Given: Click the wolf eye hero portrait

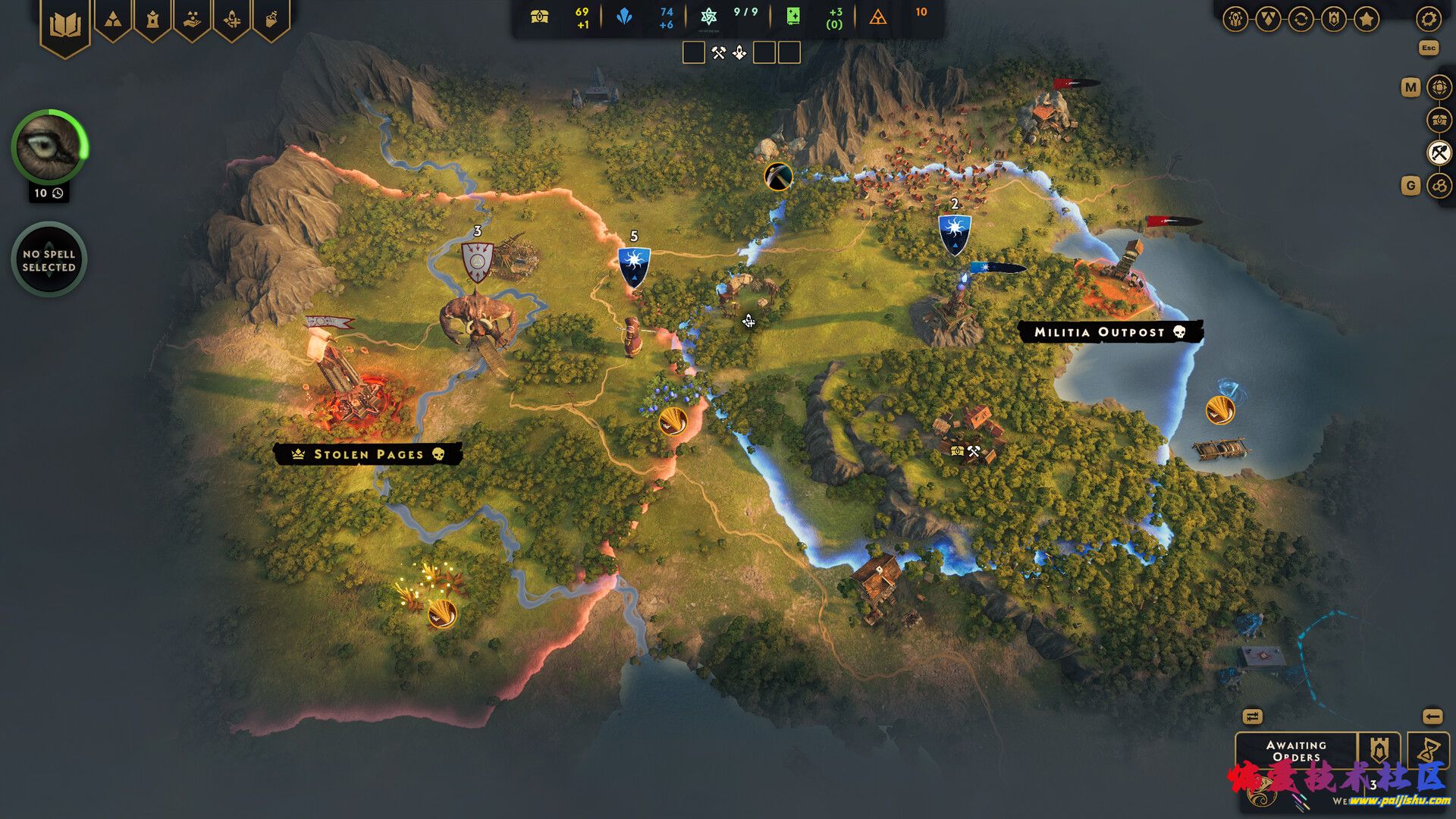Looking at the screenshot, I should [49, 147].
